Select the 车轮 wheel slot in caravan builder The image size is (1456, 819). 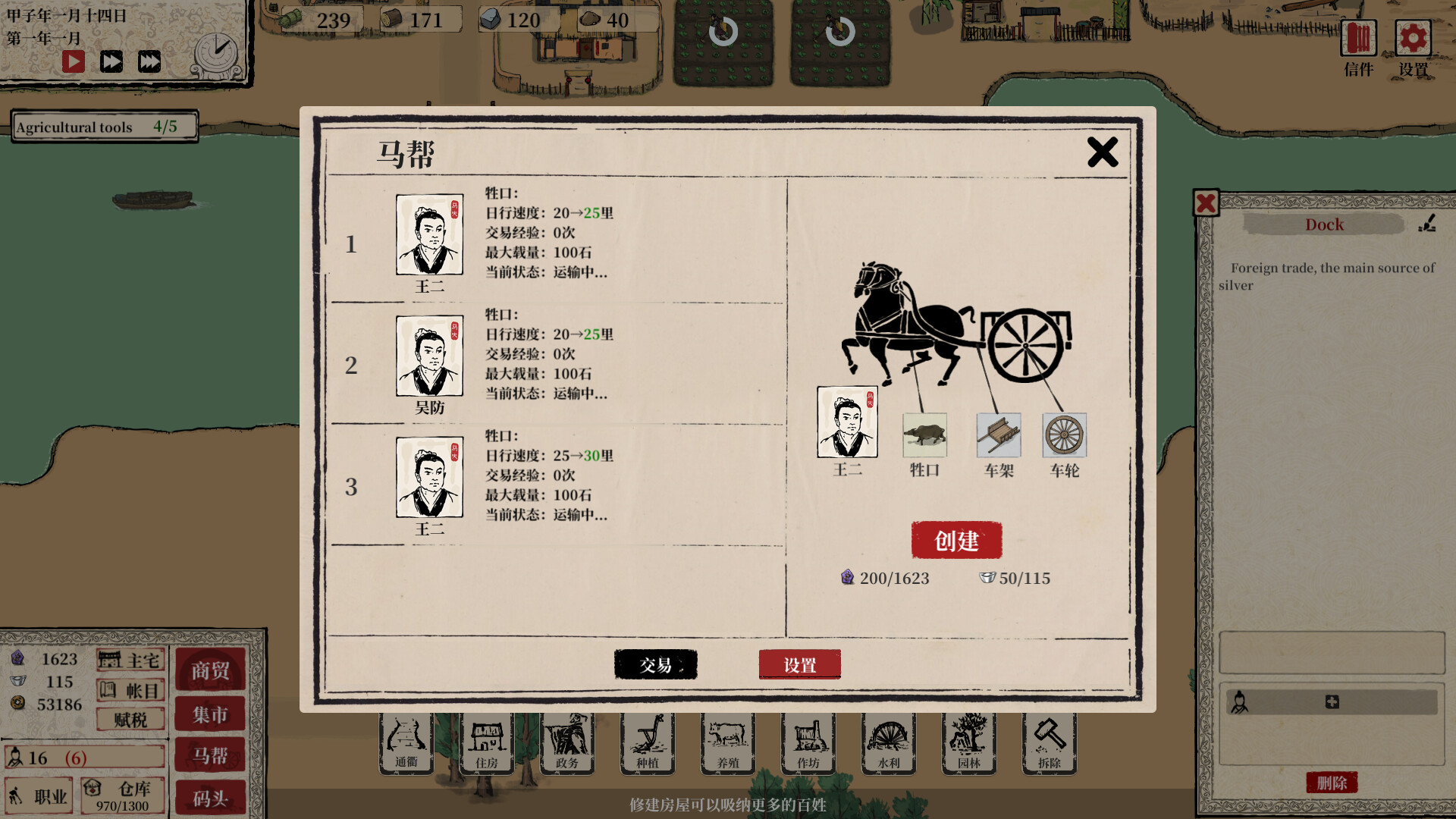pos(1064,436)
